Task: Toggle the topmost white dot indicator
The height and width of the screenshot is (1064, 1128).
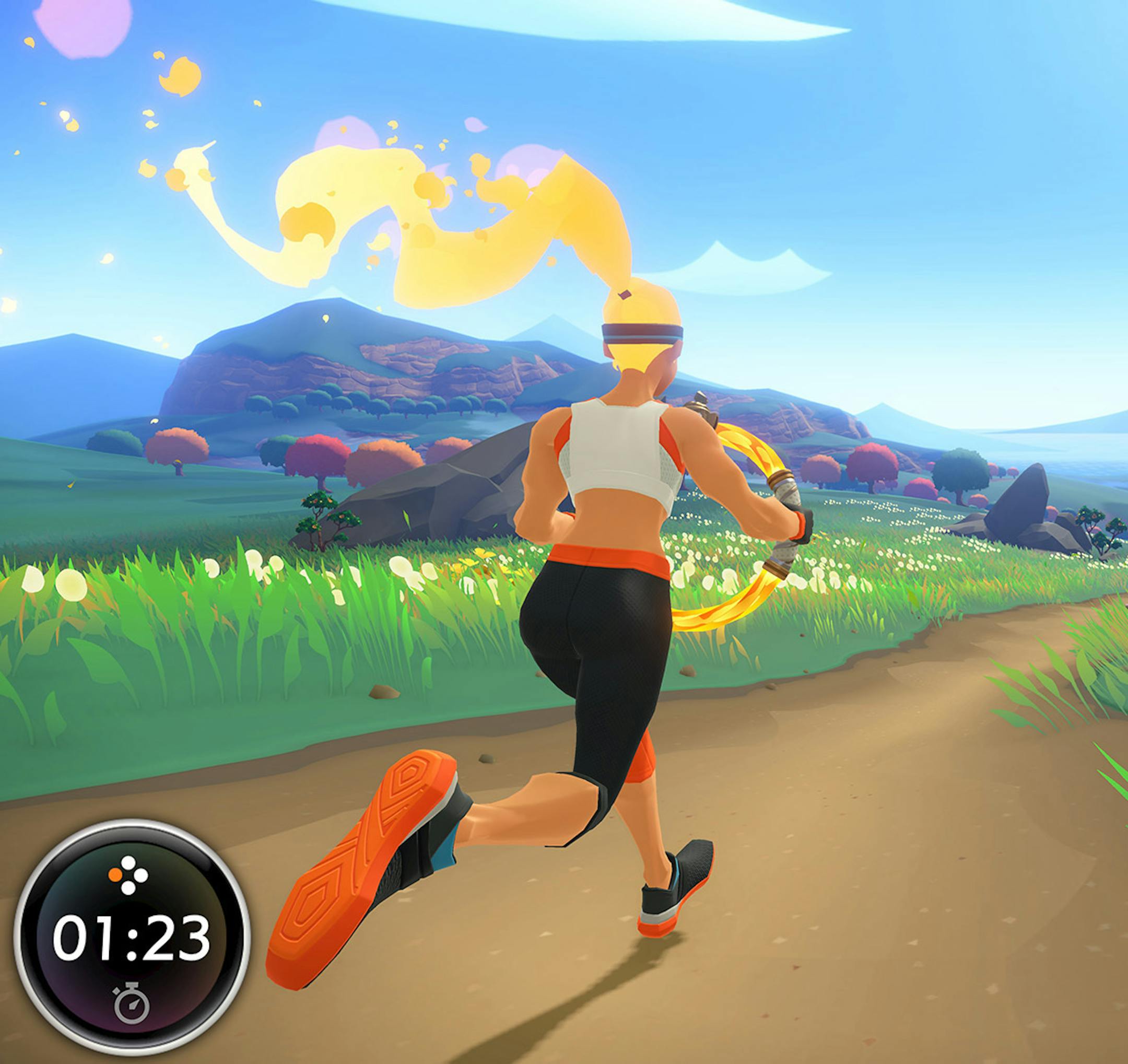Action: [x=129, y=862]
